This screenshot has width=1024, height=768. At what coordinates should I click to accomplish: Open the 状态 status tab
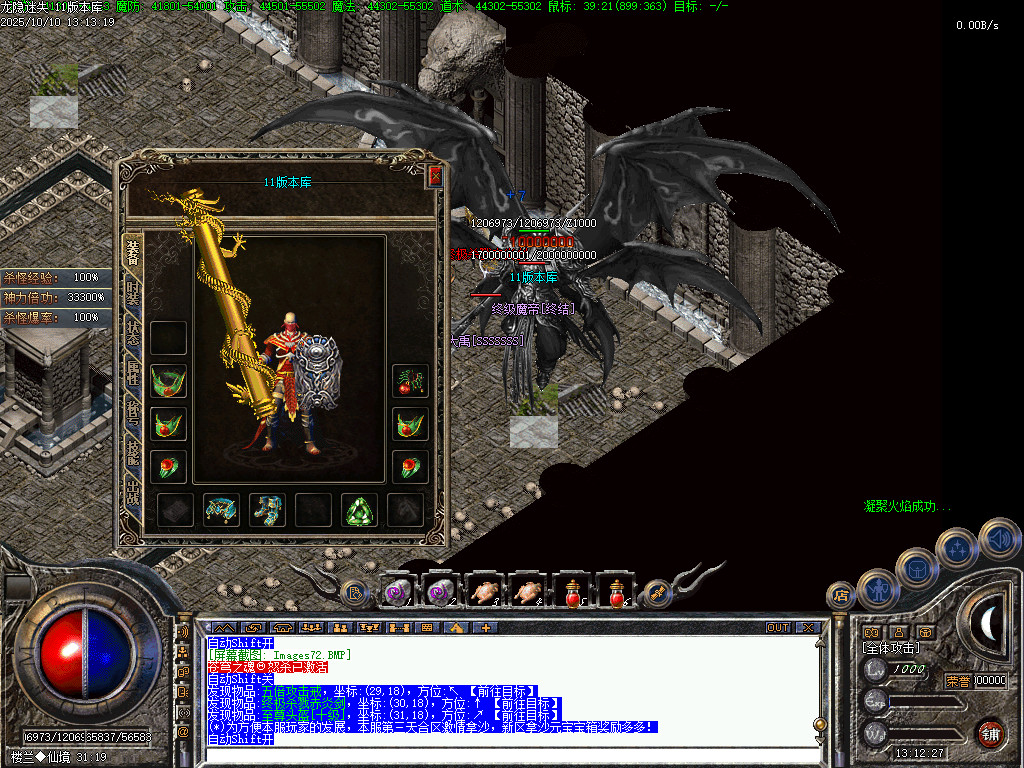(133, 333)
